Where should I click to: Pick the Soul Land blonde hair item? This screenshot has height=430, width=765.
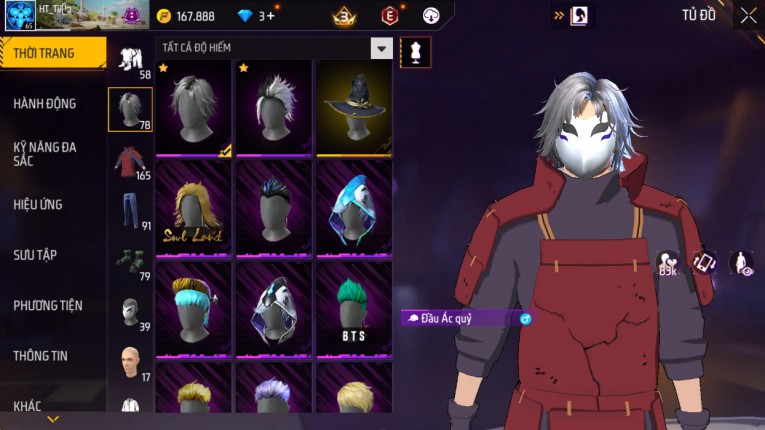click(194, 209)
